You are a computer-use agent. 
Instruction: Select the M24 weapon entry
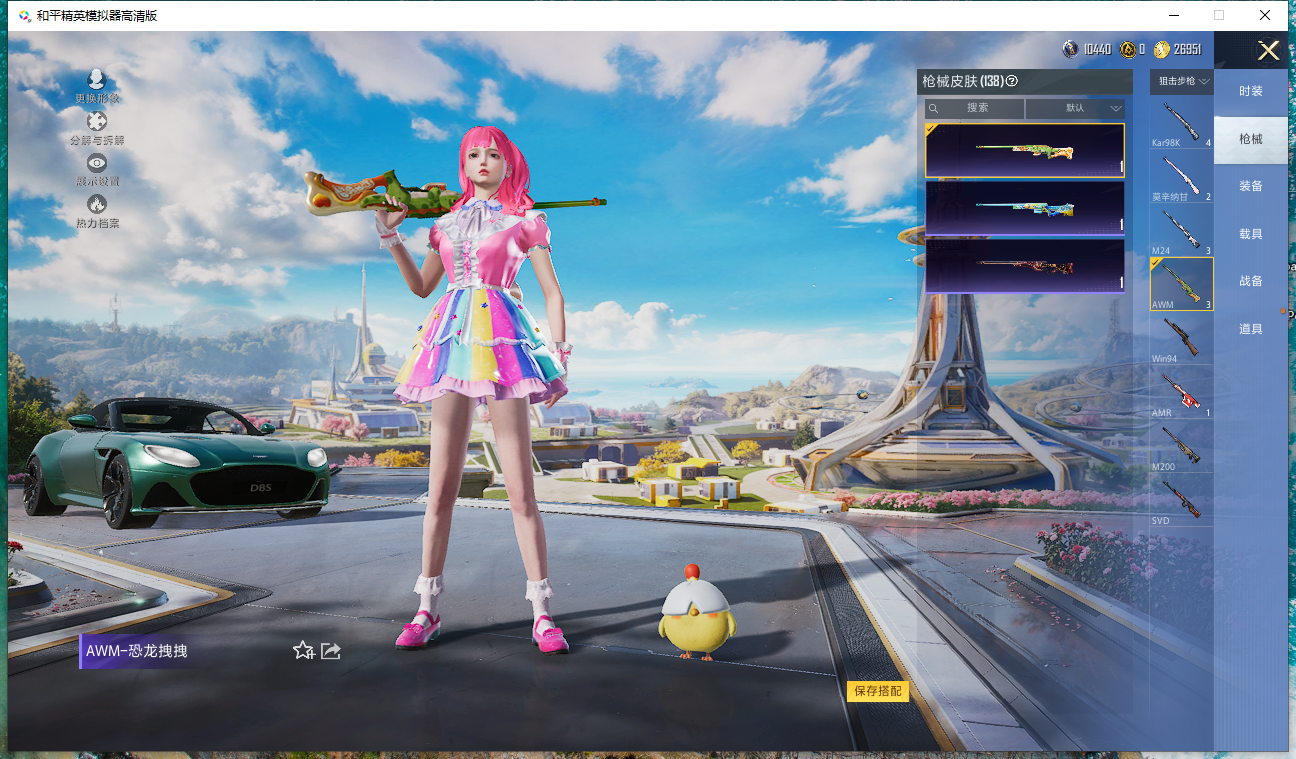pos(1181,231)
